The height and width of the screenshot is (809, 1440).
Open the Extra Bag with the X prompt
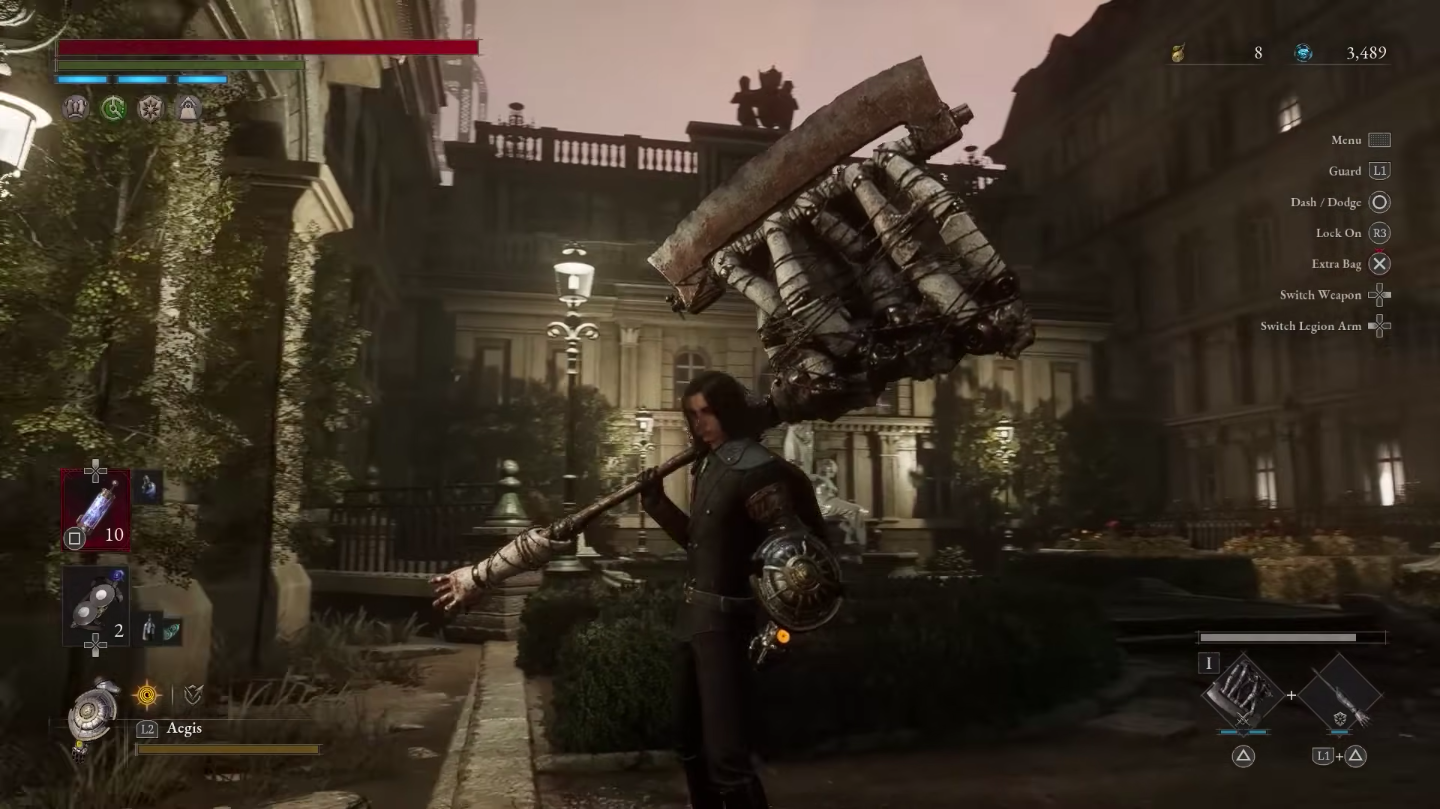1379,263
